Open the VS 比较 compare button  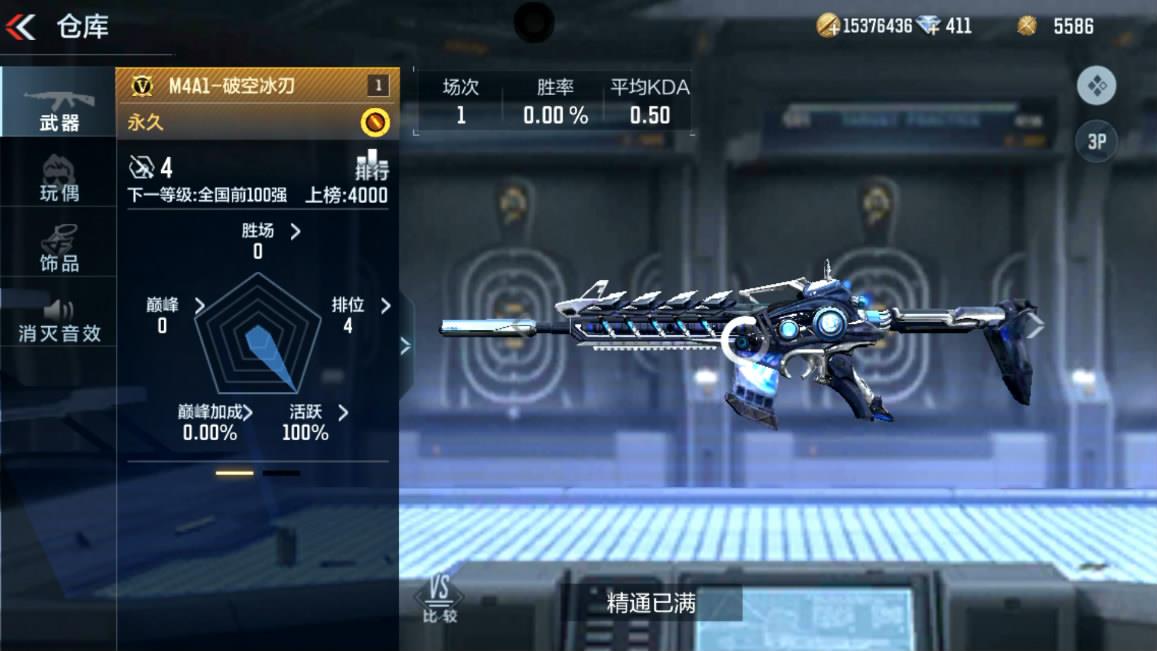439,598
